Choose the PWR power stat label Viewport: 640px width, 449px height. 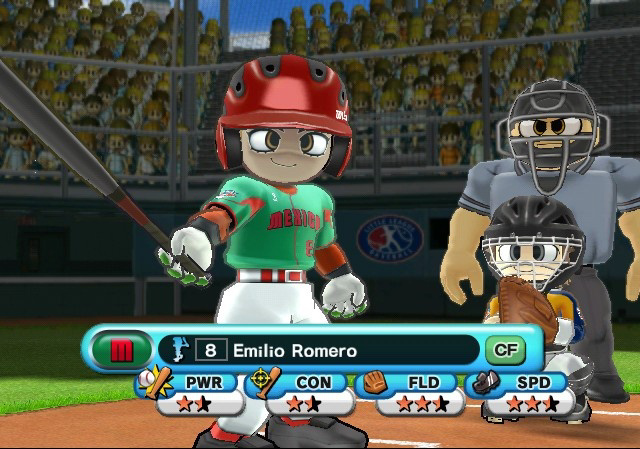pyautogui.click(x=196, y=382)
